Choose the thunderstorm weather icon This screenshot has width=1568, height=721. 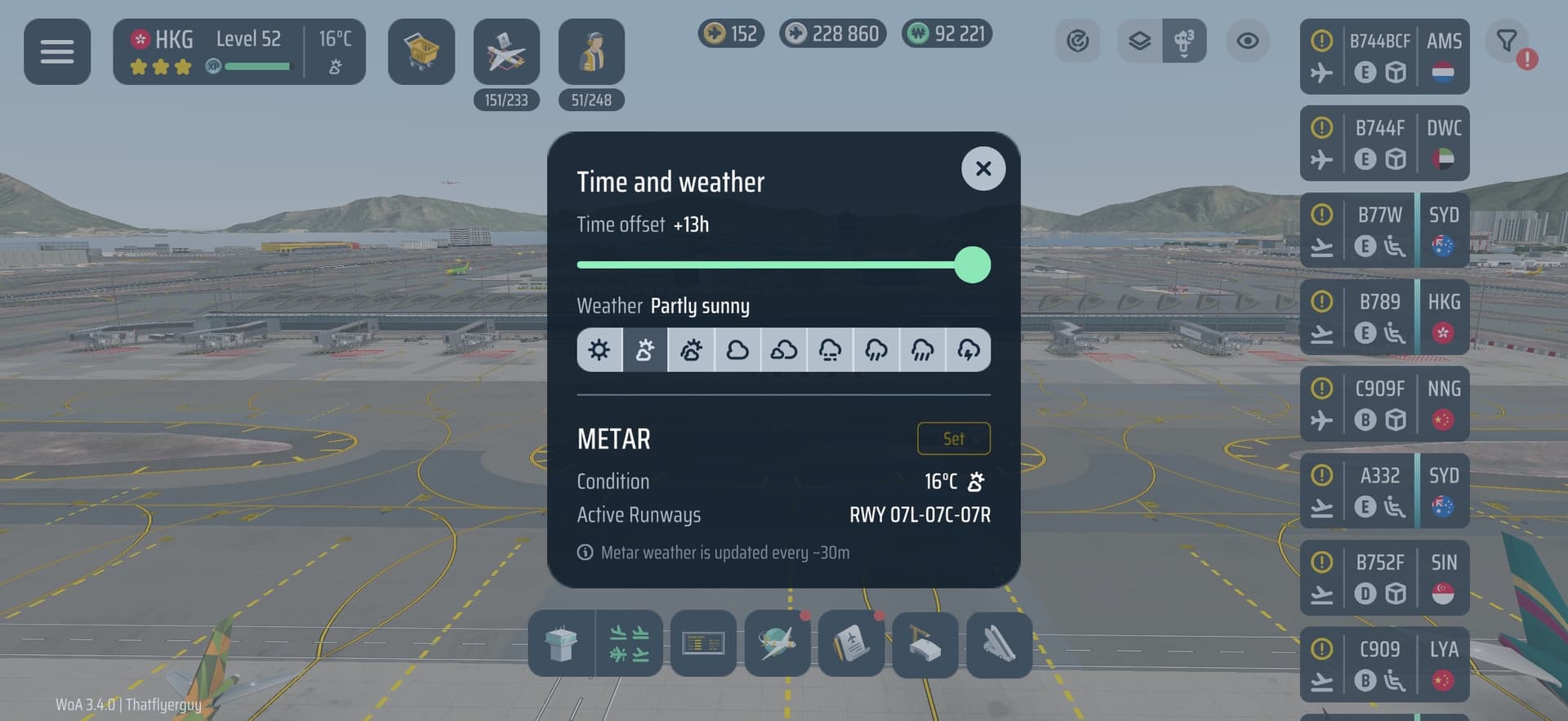(969, 350)
